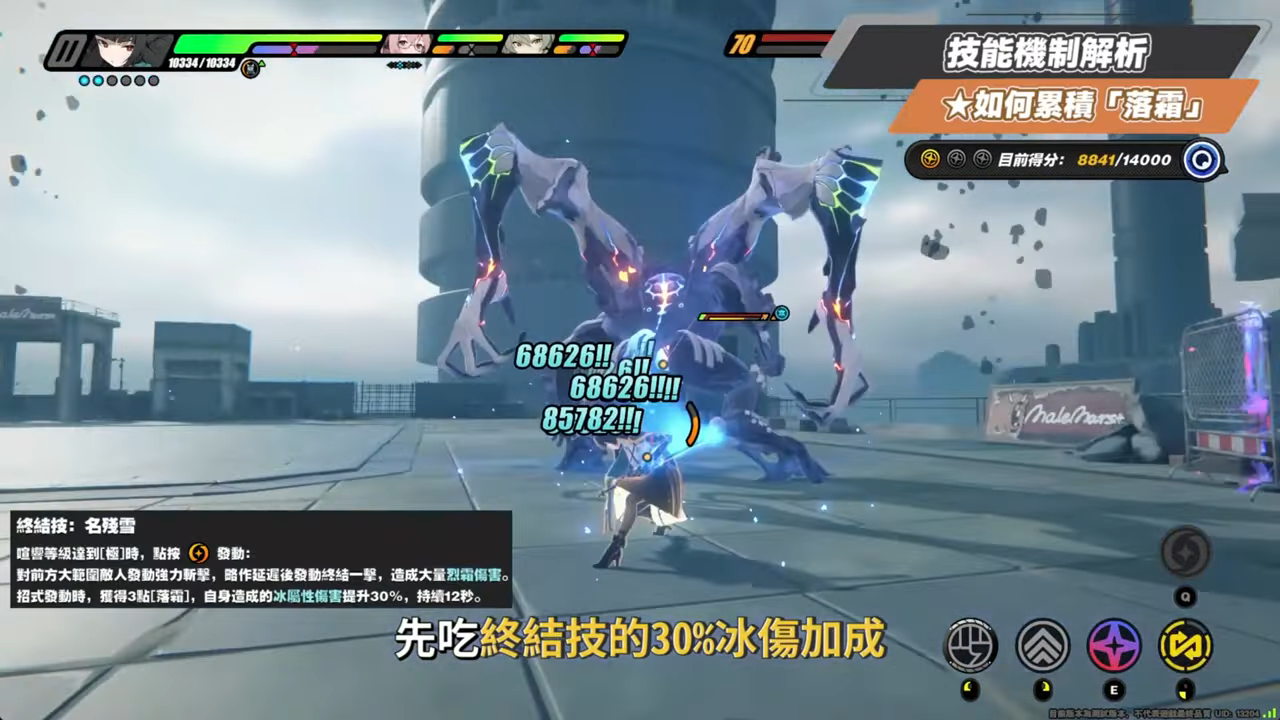
Task: Activate the greyed-out ultimate skill icon
Action: (1186, 551)
